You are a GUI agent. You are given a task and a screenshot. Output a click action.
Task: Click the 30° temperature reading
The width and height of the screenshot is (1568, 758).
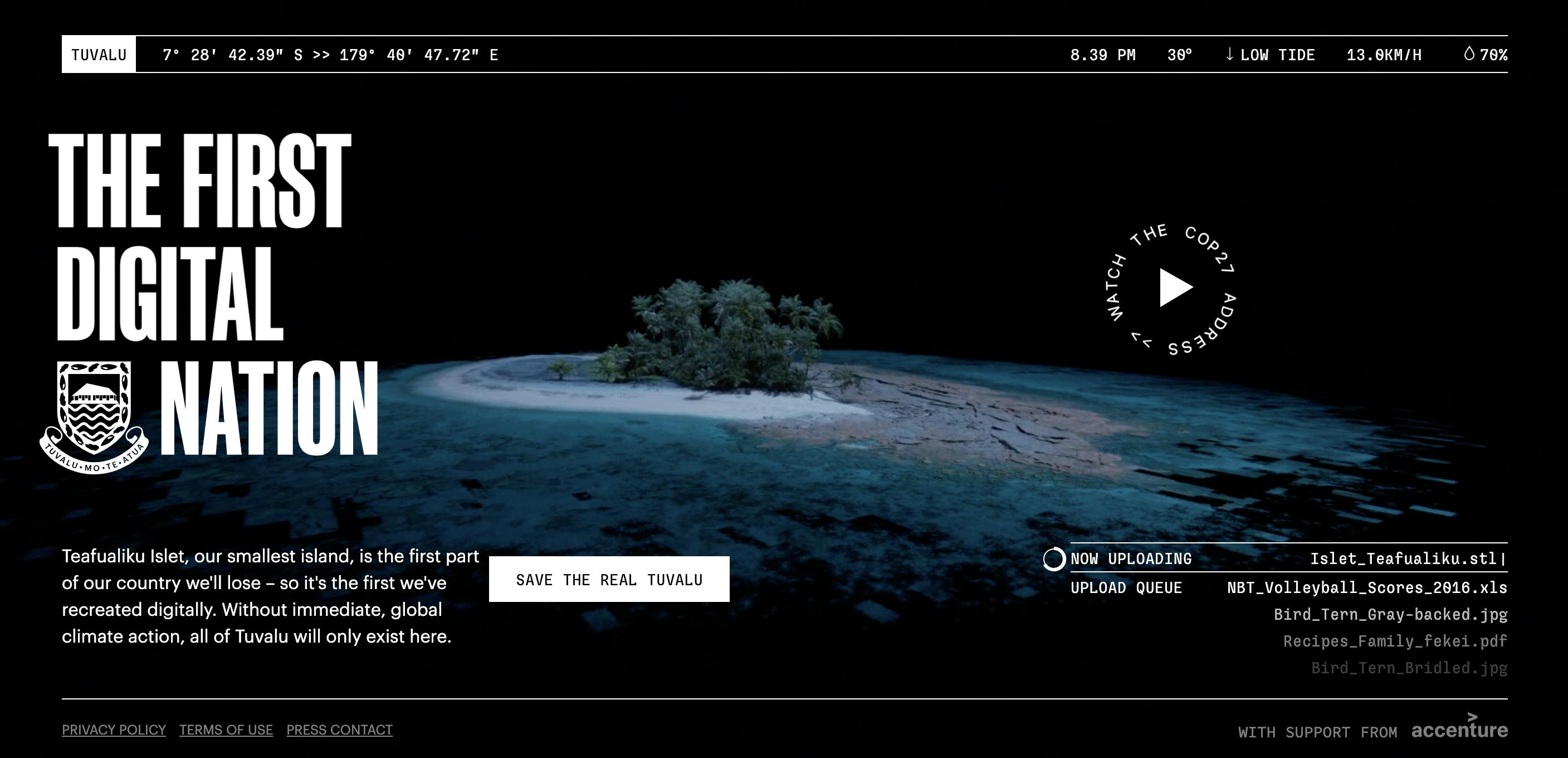click(1180, 55)
